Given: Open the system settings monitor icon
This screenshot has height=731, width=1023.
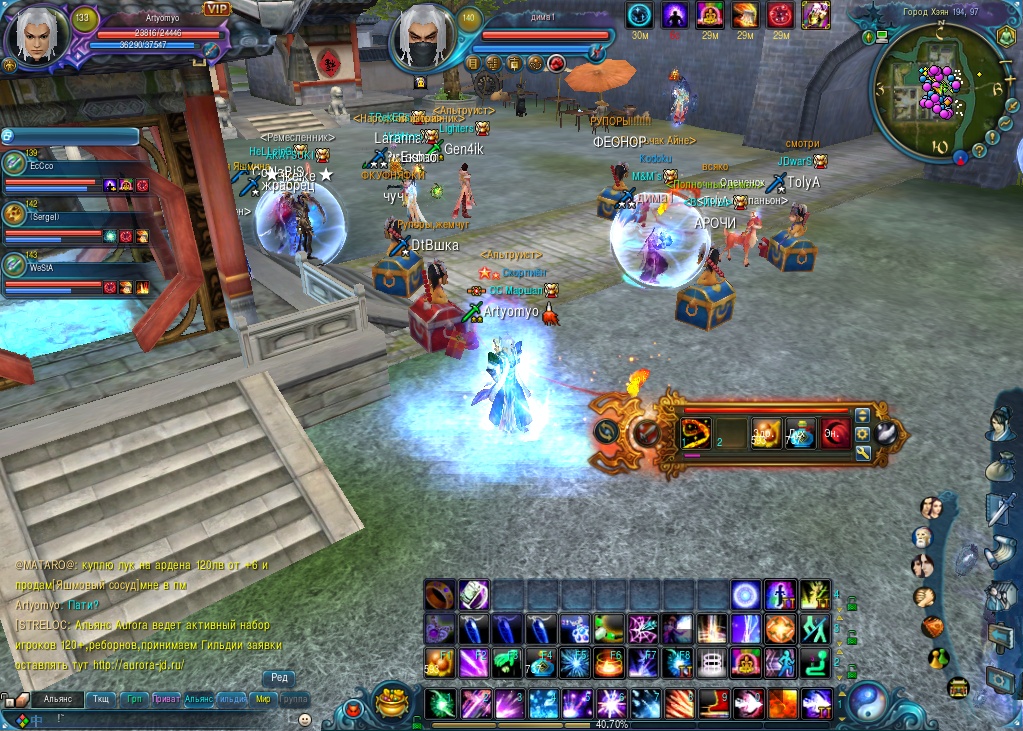Looking at the screenshot, I should [x=1001, y=678].
